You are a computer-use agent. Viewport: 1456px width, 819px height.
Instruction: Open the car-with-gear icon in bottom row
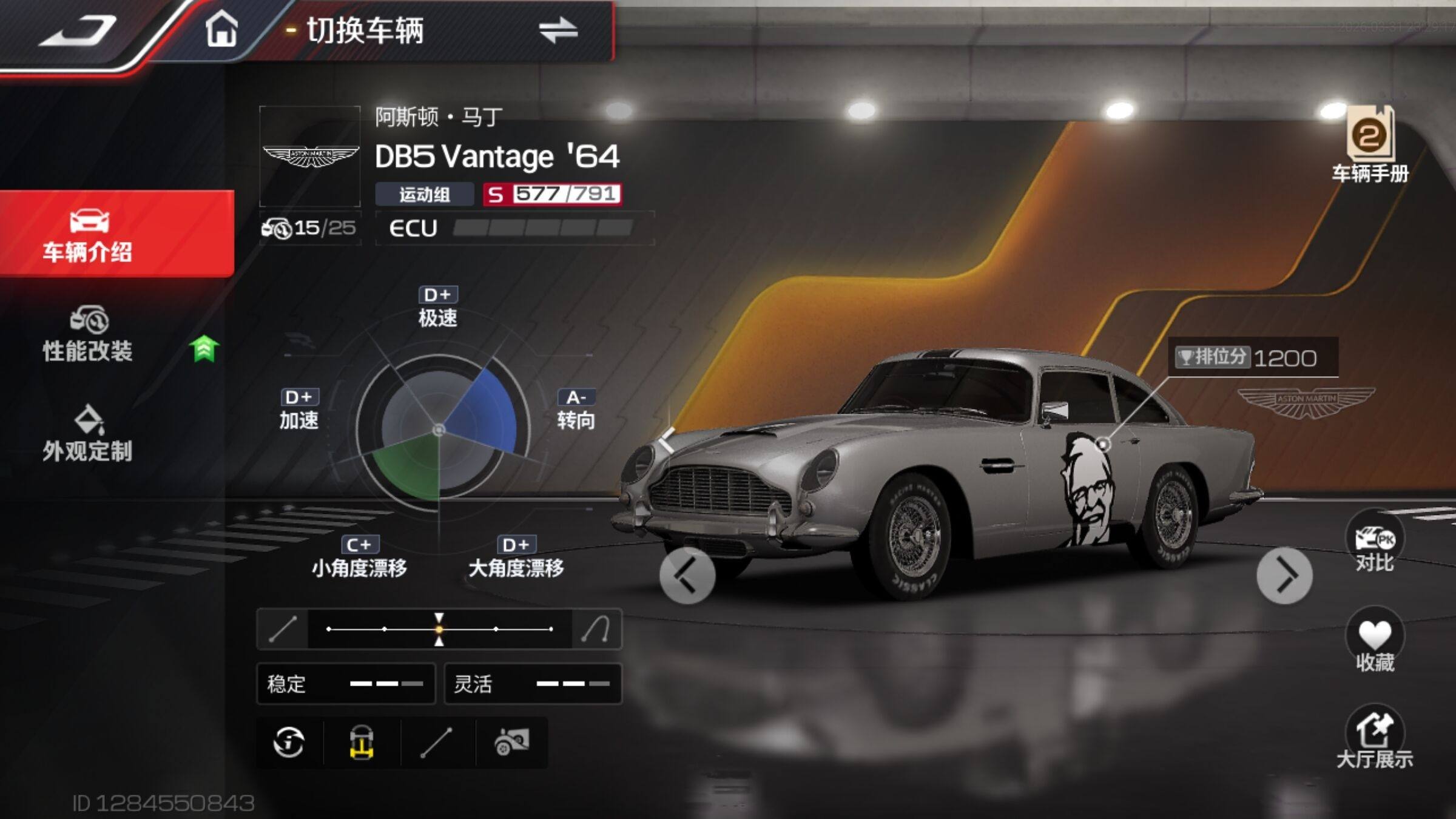click(x=511, y=742)
